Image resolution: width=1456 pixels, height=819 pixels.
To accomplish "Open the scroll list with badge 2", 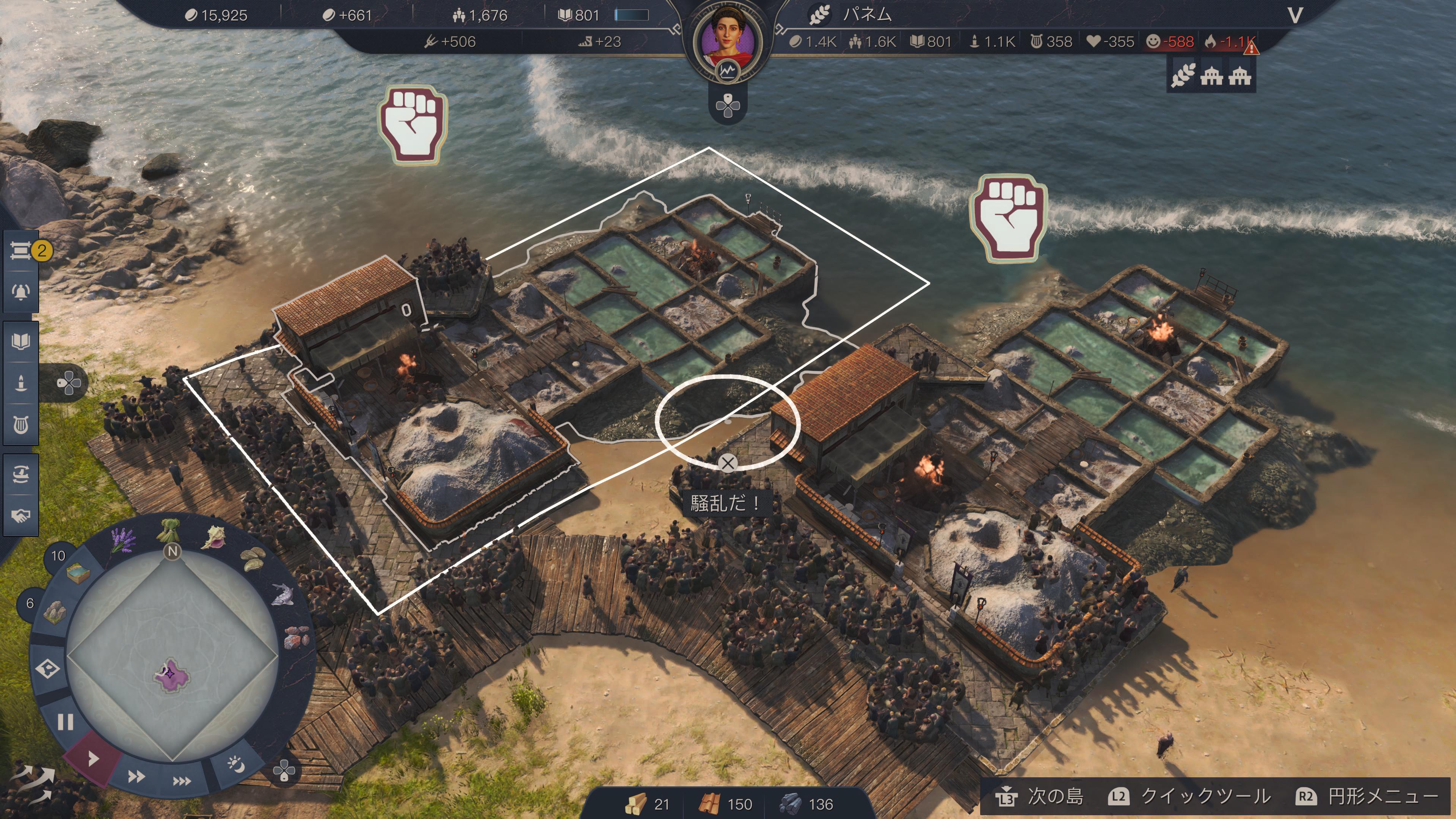I will (x=21, y=250).
